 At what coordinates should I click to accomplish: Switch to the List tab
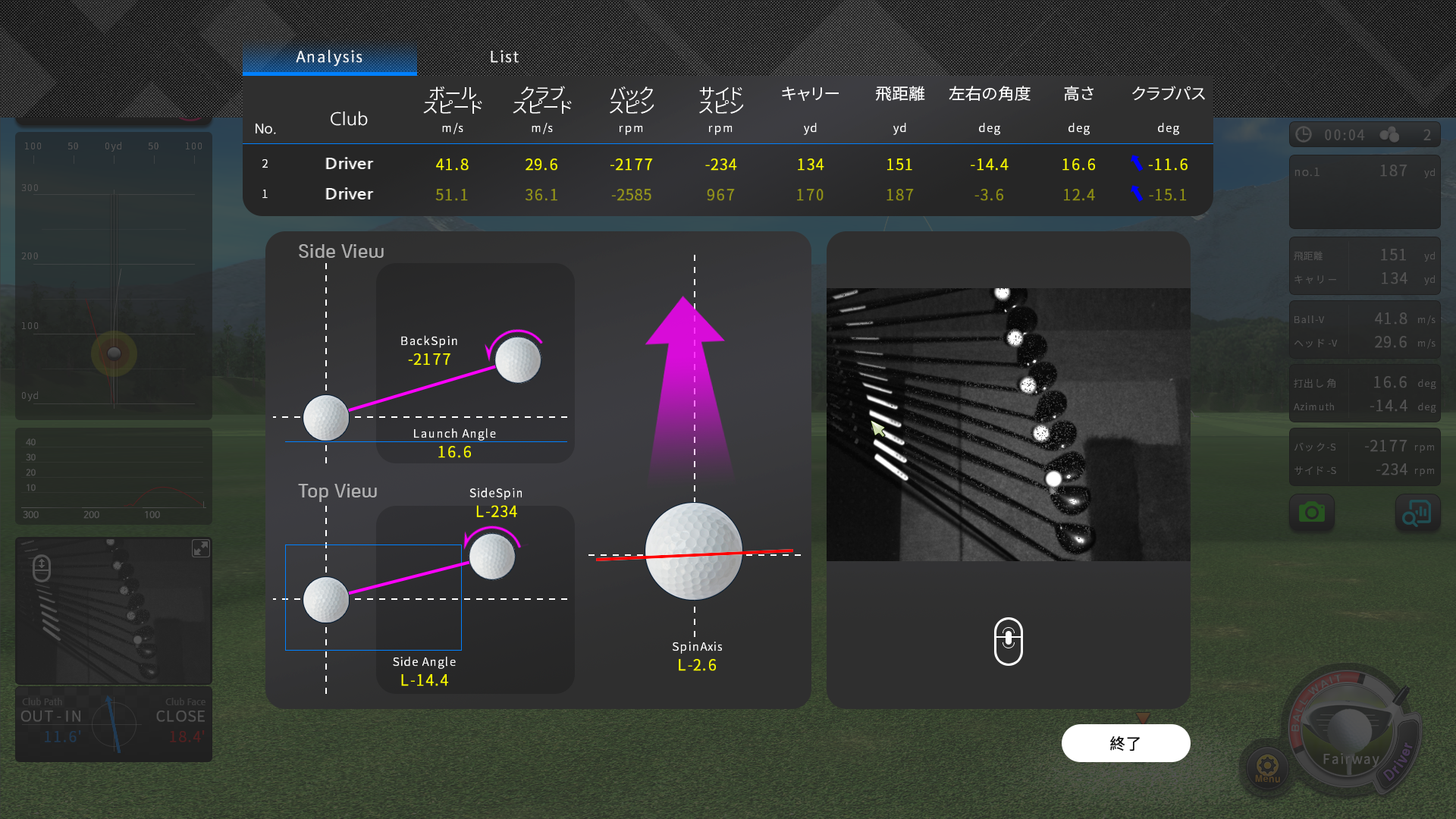[x=504, y=57]
